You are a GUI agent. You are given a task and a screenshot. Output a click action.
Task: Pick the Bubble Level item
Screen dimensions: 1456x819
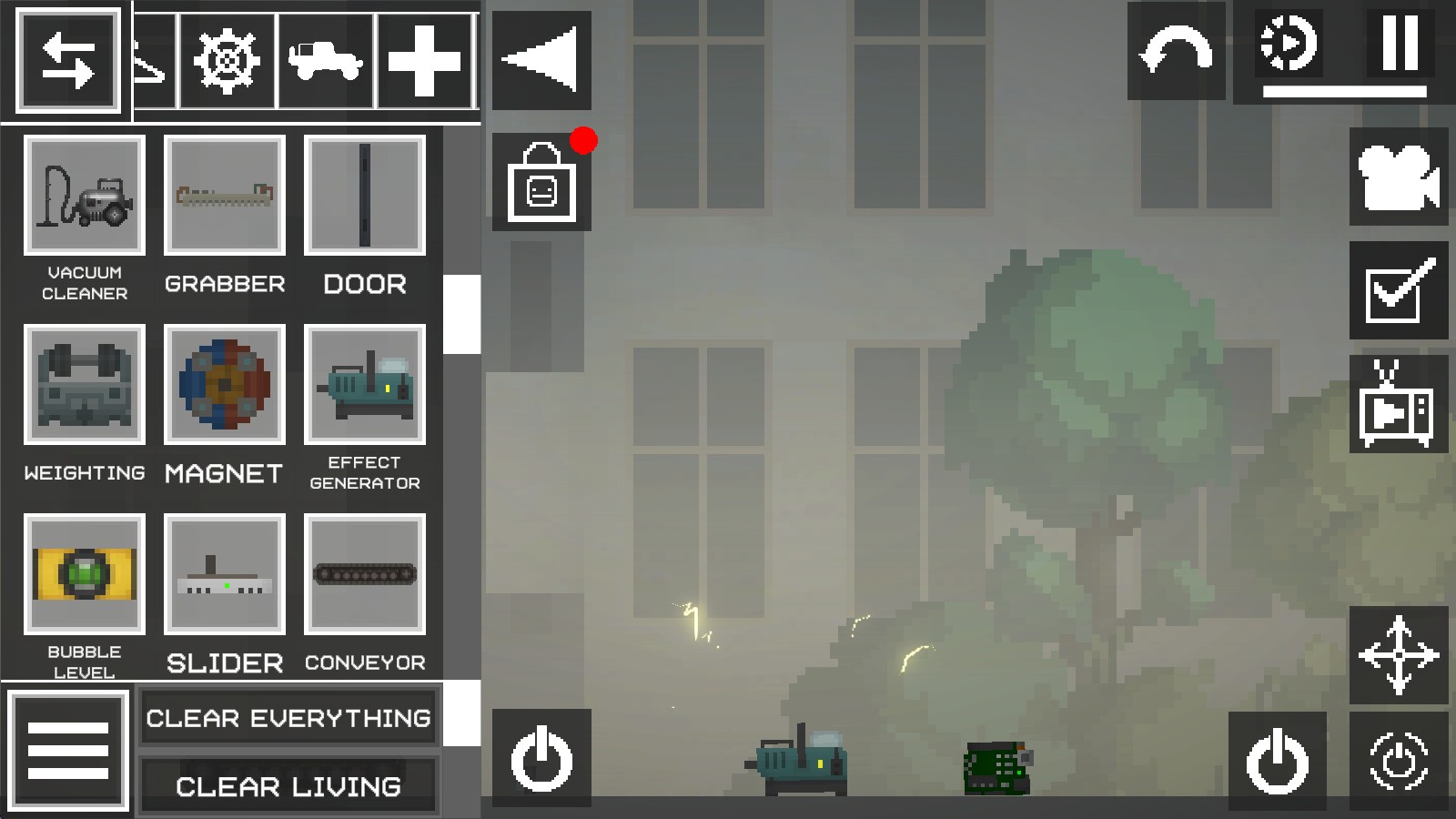[85, 573]
